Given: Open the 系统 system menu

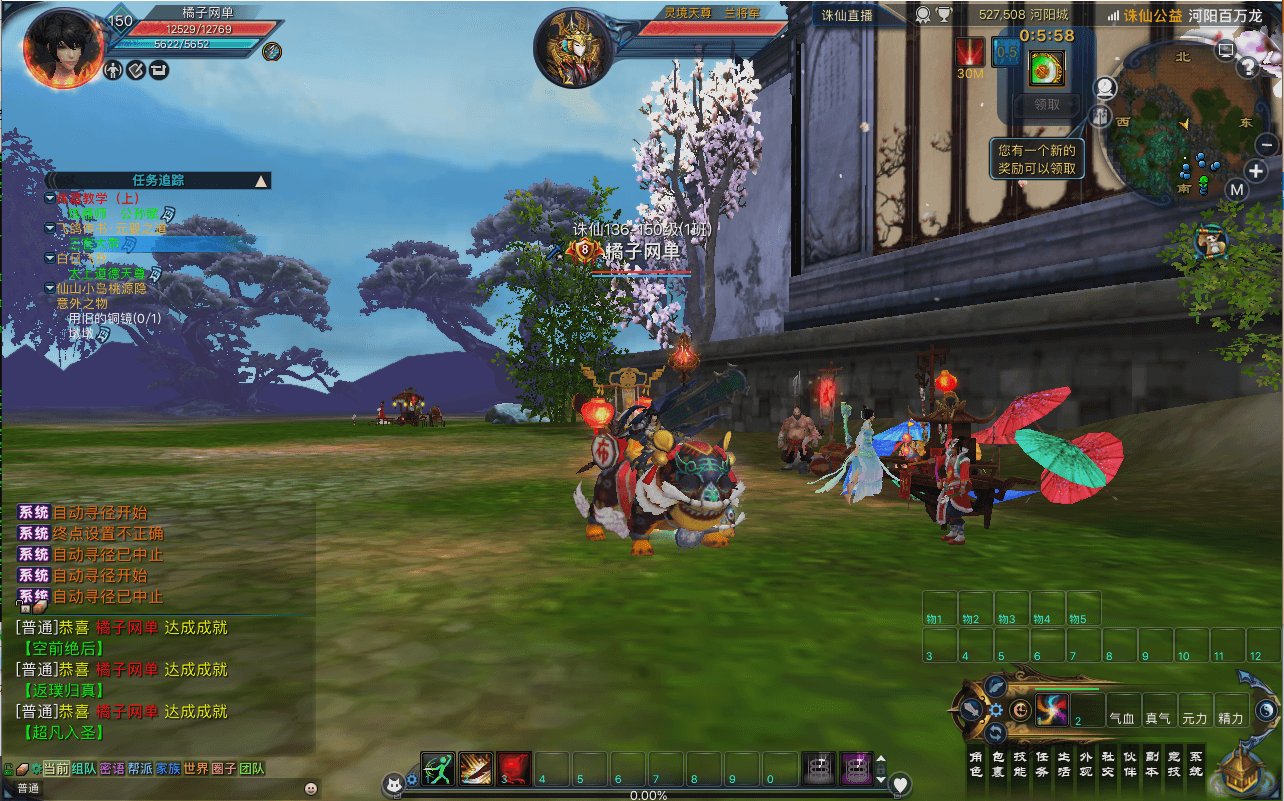Looking at the screenshot, I should [x=1196, y=764].
